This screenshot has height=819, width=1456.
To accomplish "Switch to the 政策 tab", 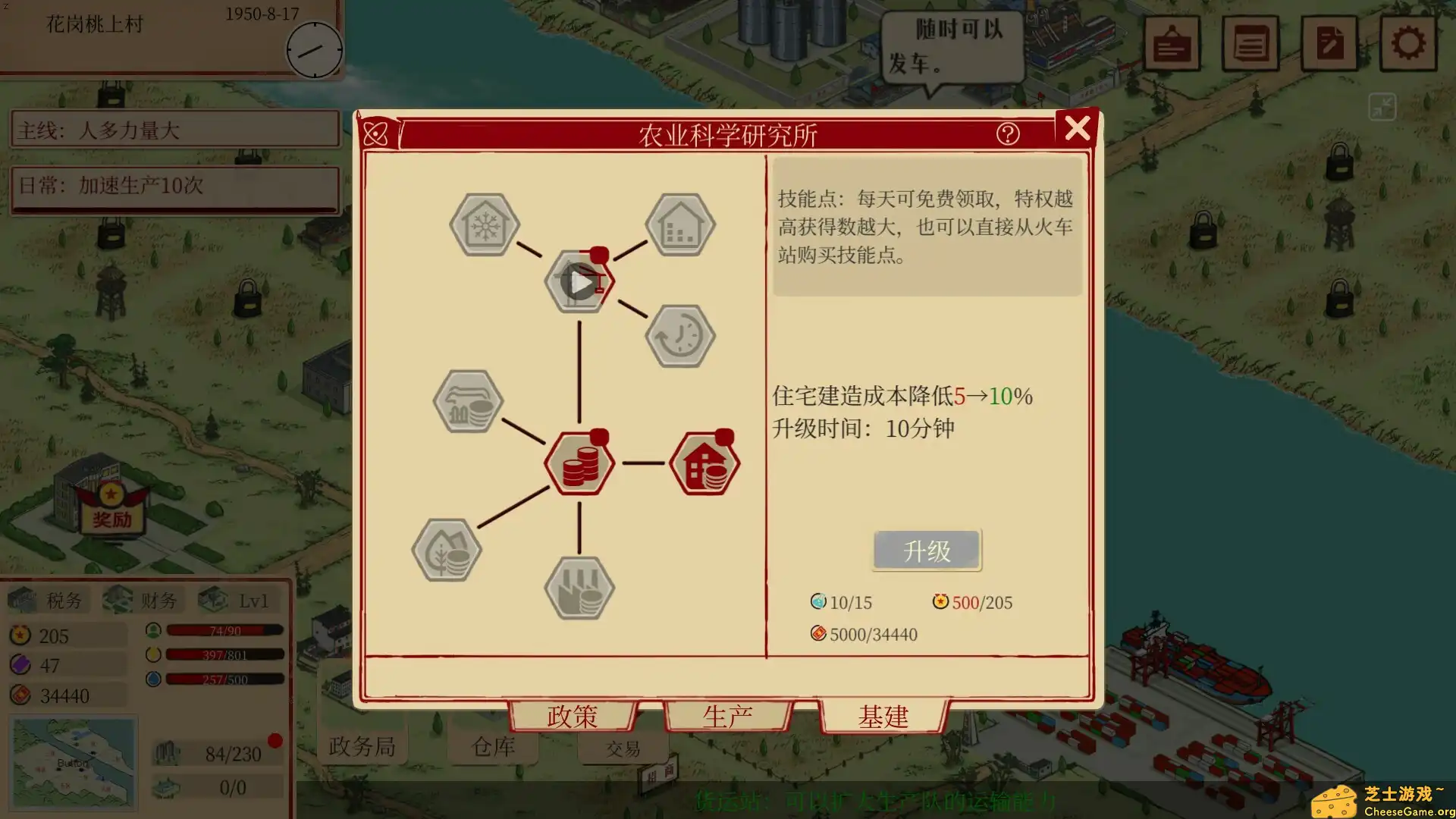I will (x=571, y=716).
